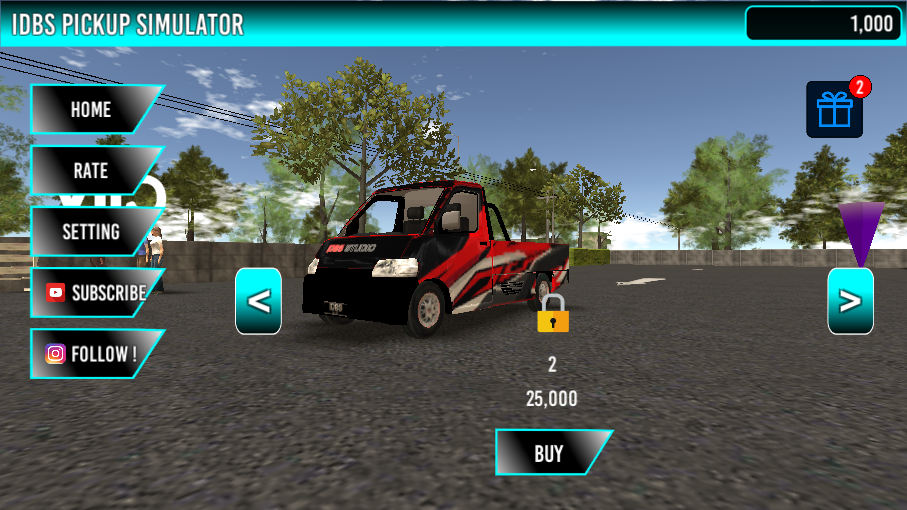Go to the Home menu
This screenshot has height=510, width=907.
pyautogui.click(x=91, y=109)
